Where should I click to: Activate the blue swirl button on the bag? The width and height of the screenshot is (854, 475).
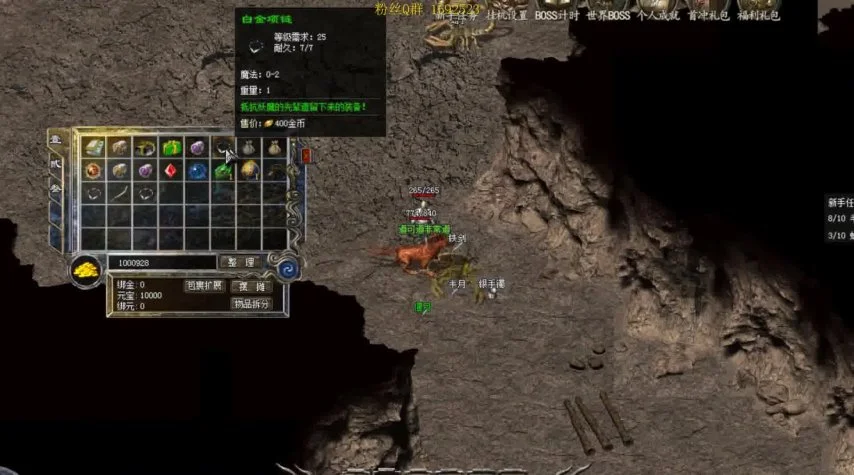coord(287,267)
